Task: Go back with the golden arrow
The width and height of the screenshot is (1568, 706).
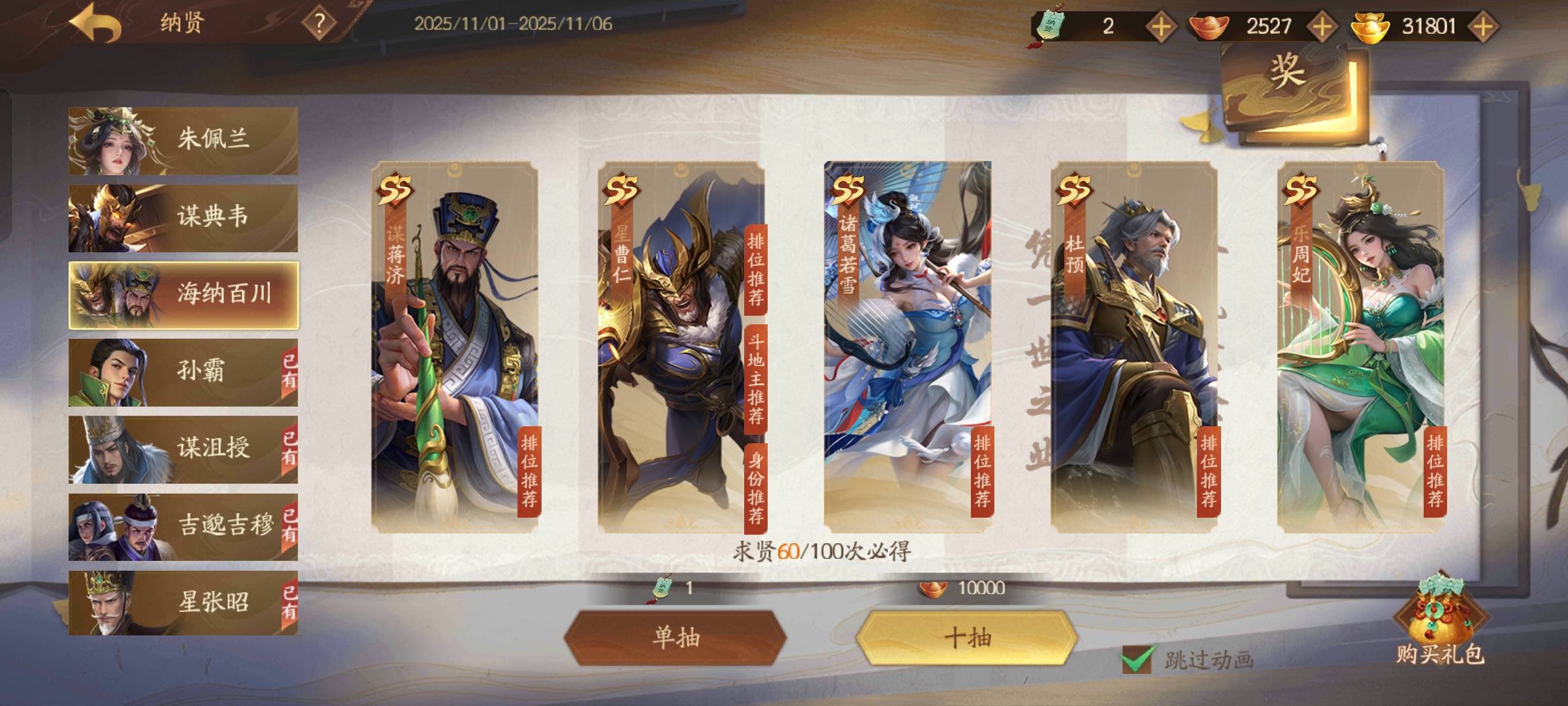Action: click(95, 25)
